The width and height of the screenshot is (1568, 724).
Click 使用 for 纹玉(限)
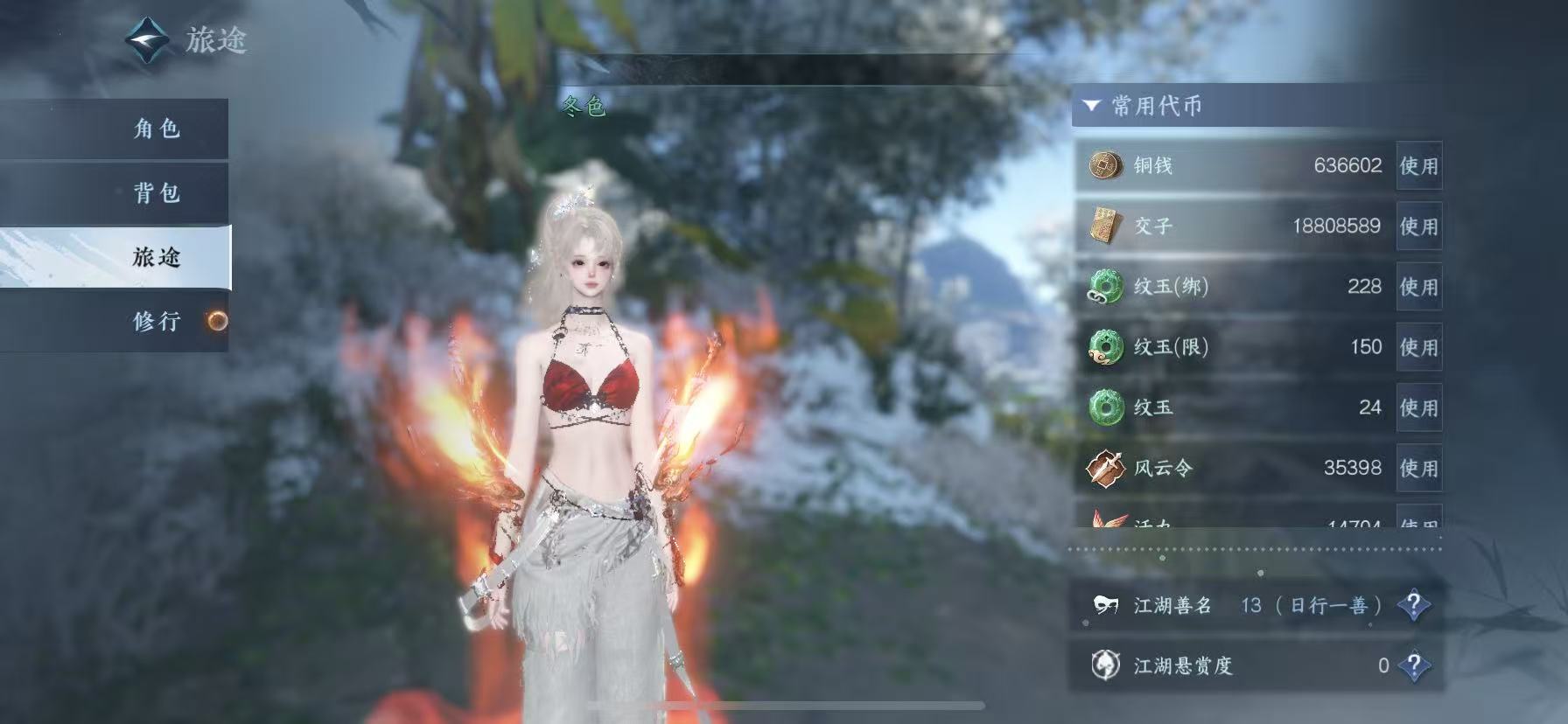(x=1418, y=347)
